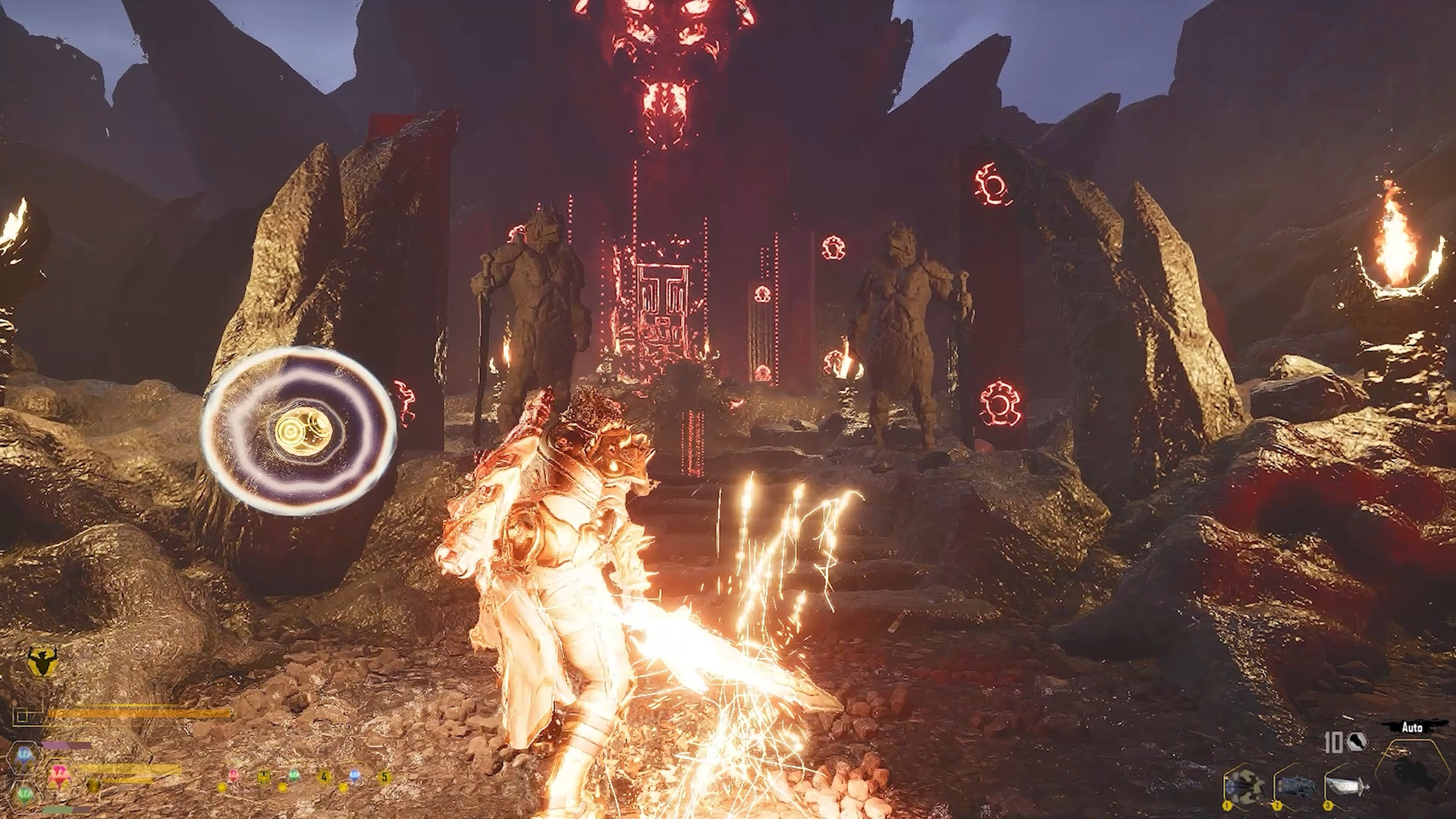Click the green gem pickup indicator
1456x819 pixels.
pos(294,776)
